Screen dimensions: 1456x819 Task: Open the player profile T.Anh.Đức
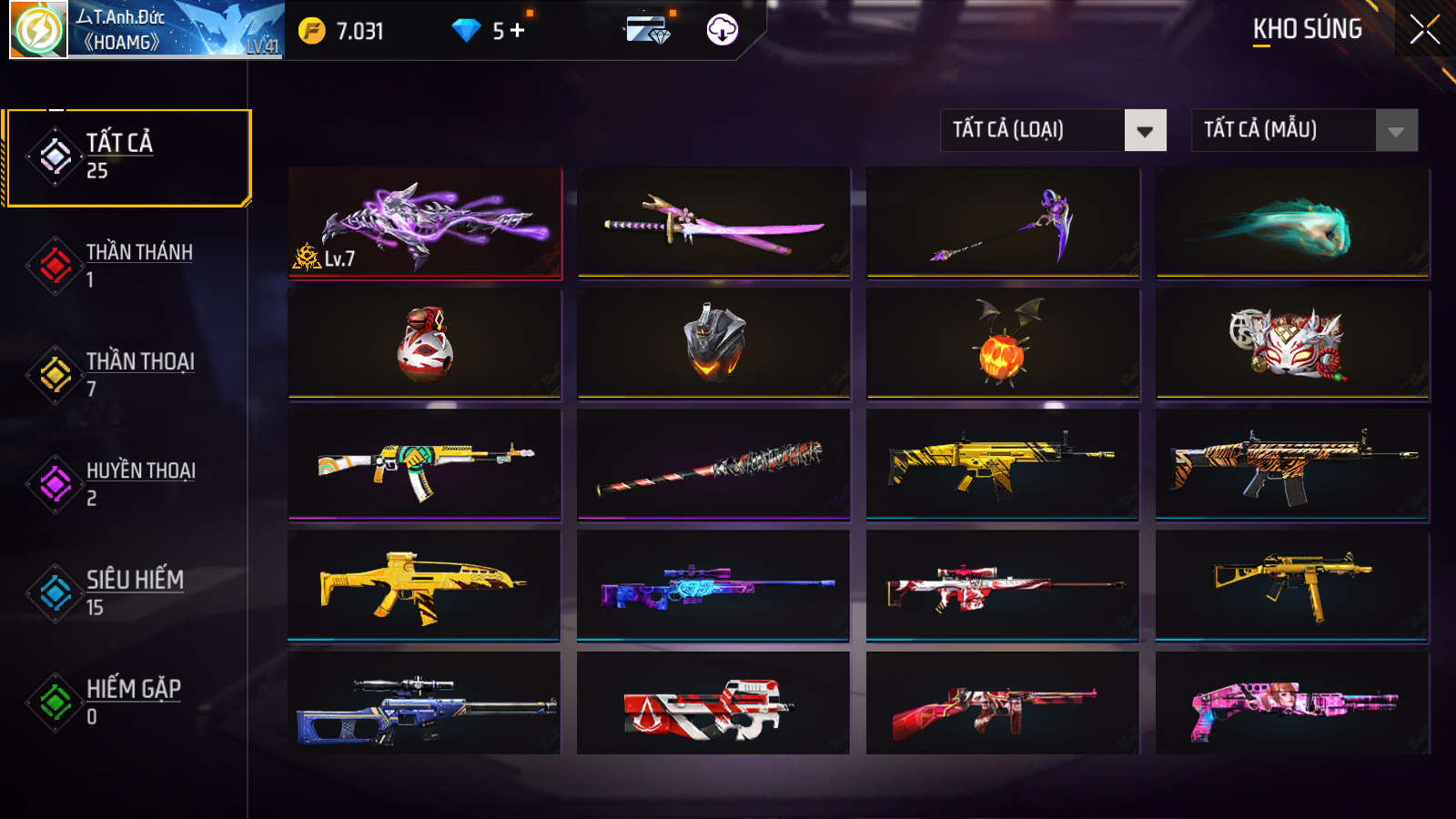coord(147,30)
